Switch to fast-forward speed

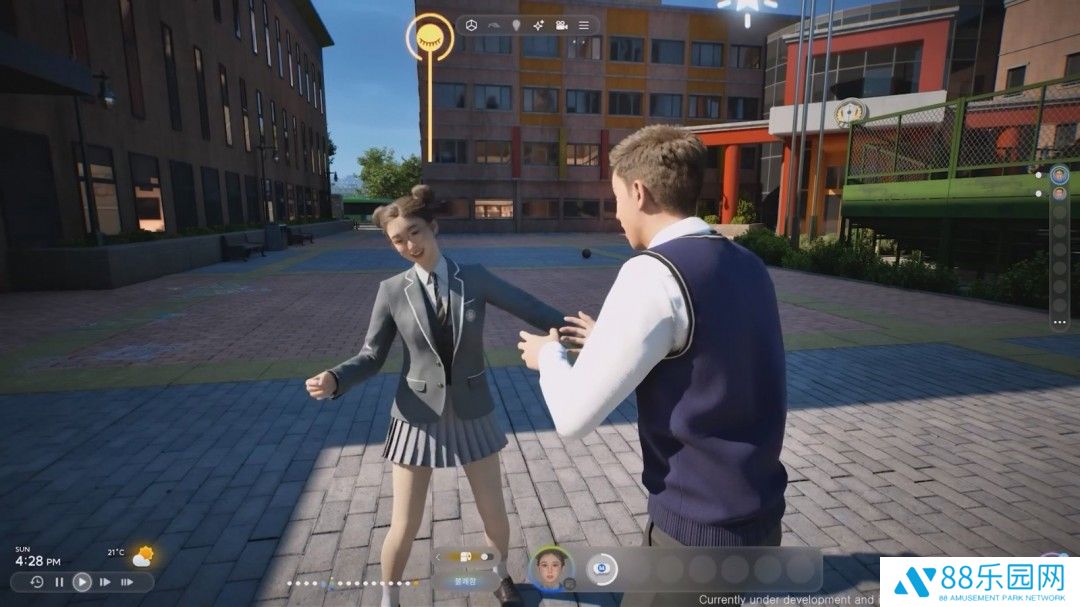[105, 582]
